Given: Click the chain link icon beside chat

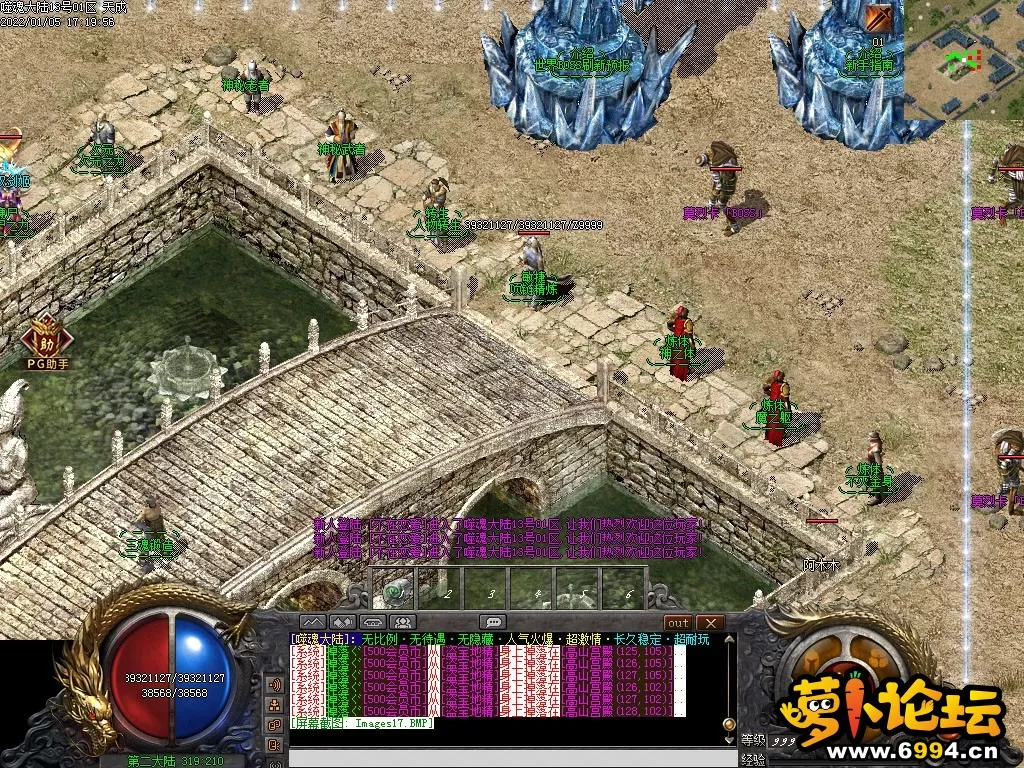Looking at the screenshot, I should [x=275, y=723].
